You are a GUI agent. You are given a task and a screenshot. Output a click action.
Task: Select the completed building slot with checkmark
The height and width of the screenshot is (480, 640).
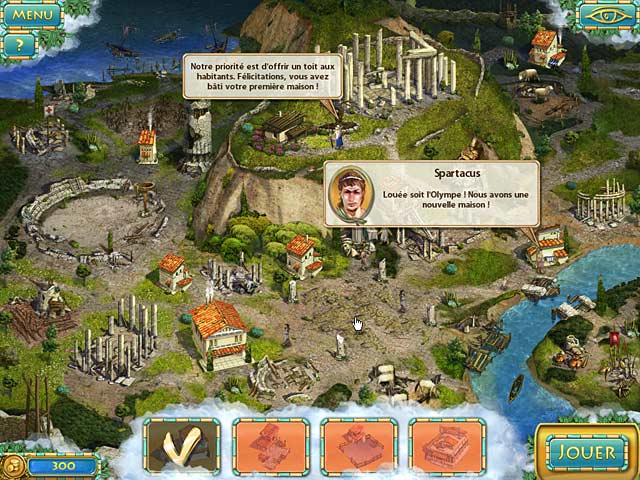[x=182, y=446]
